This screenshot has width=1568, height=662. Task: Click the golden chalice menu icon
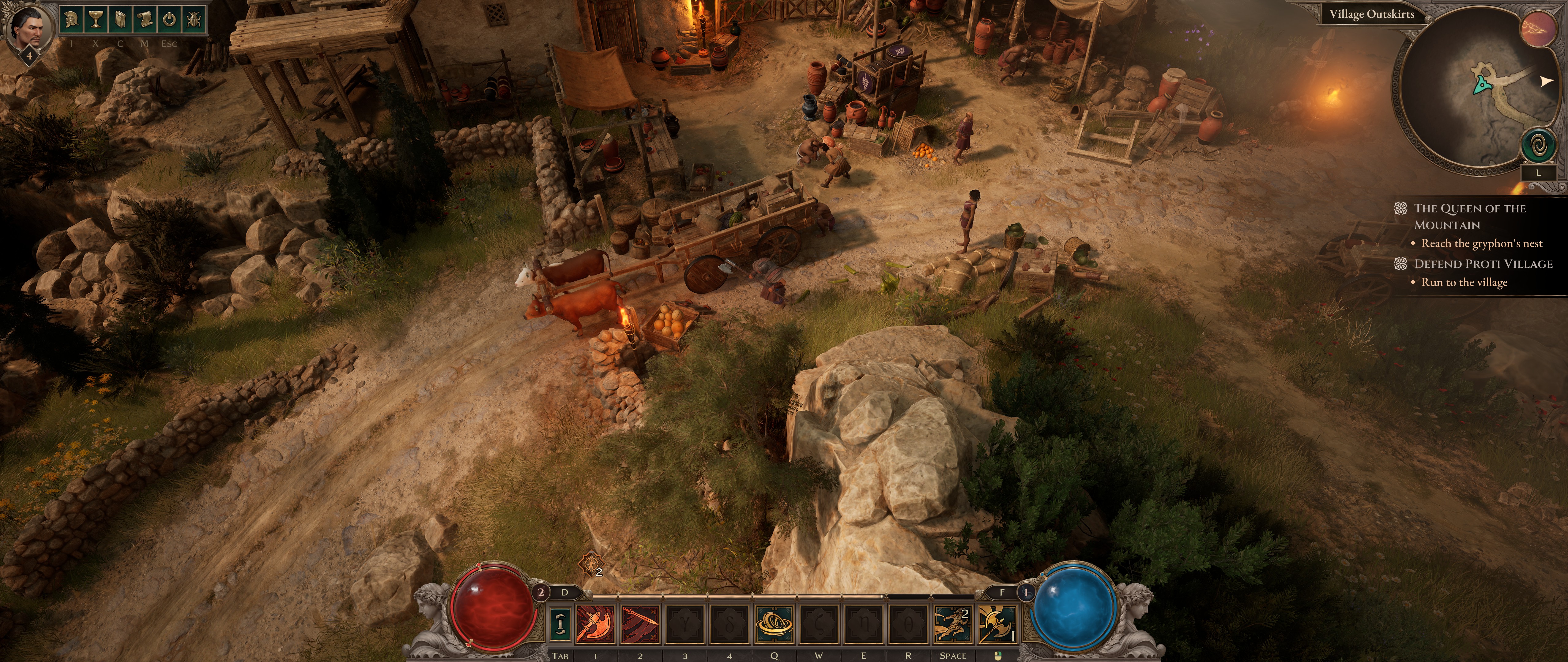point(95,20)
